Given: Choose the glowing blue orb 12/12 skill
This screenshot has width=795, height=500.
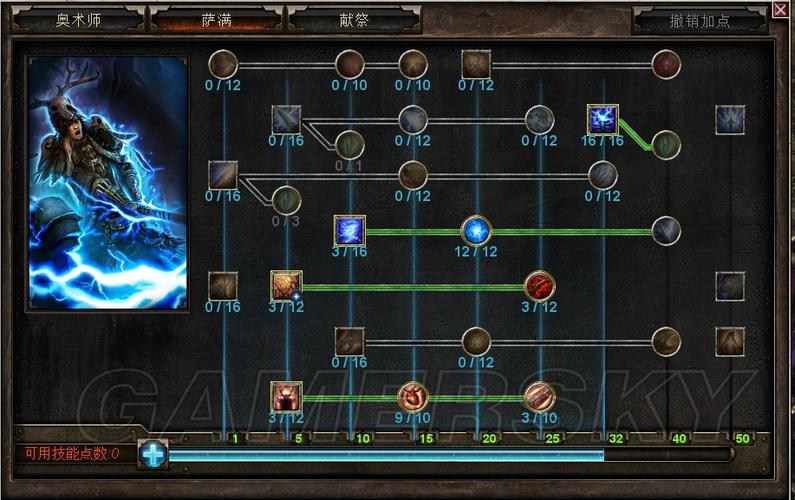Looking at the screenshot, I should click(x=476, y=230).
